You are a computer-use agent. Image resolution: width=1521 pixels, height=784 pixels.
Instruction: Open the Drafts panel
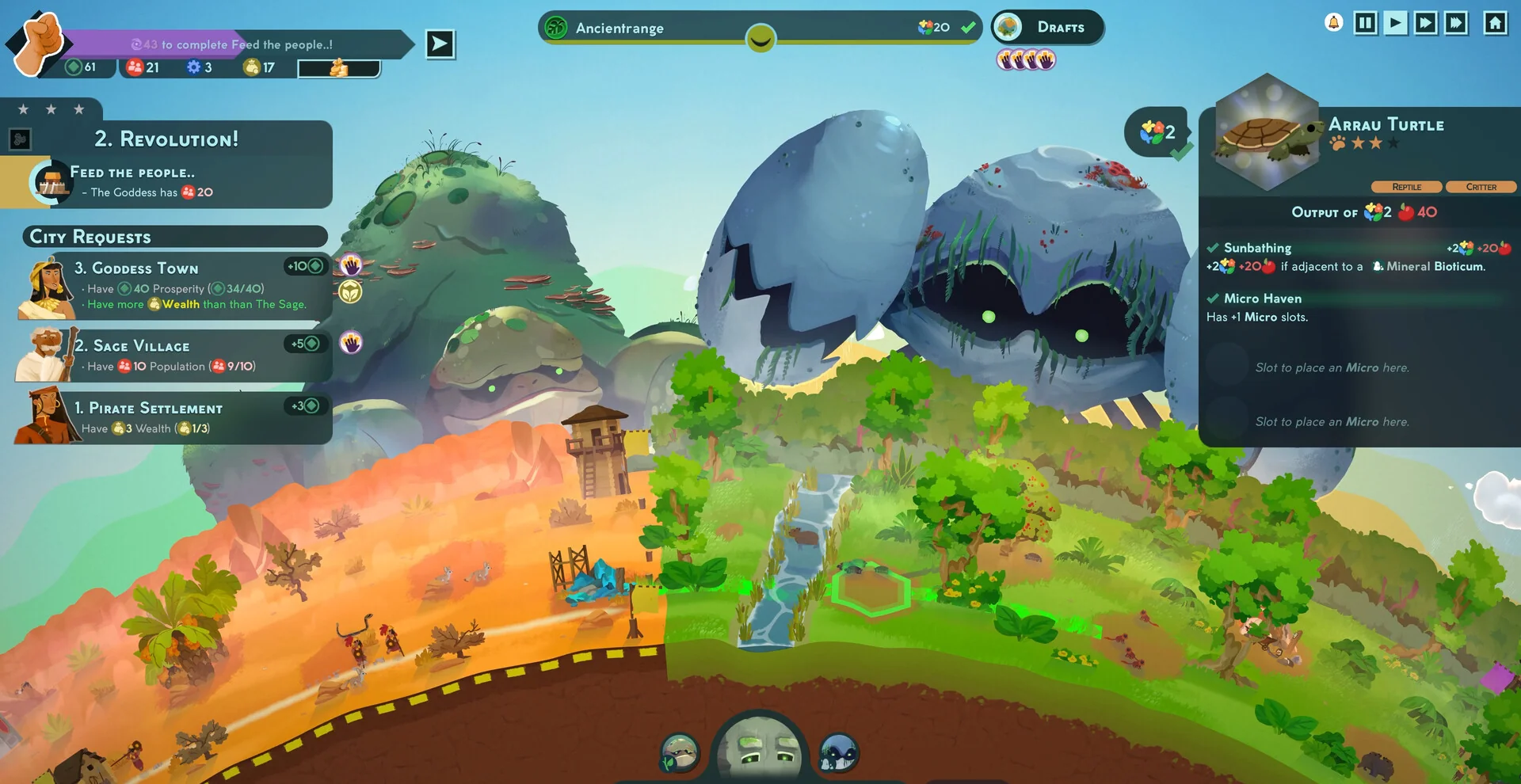tap(1047, 28)
